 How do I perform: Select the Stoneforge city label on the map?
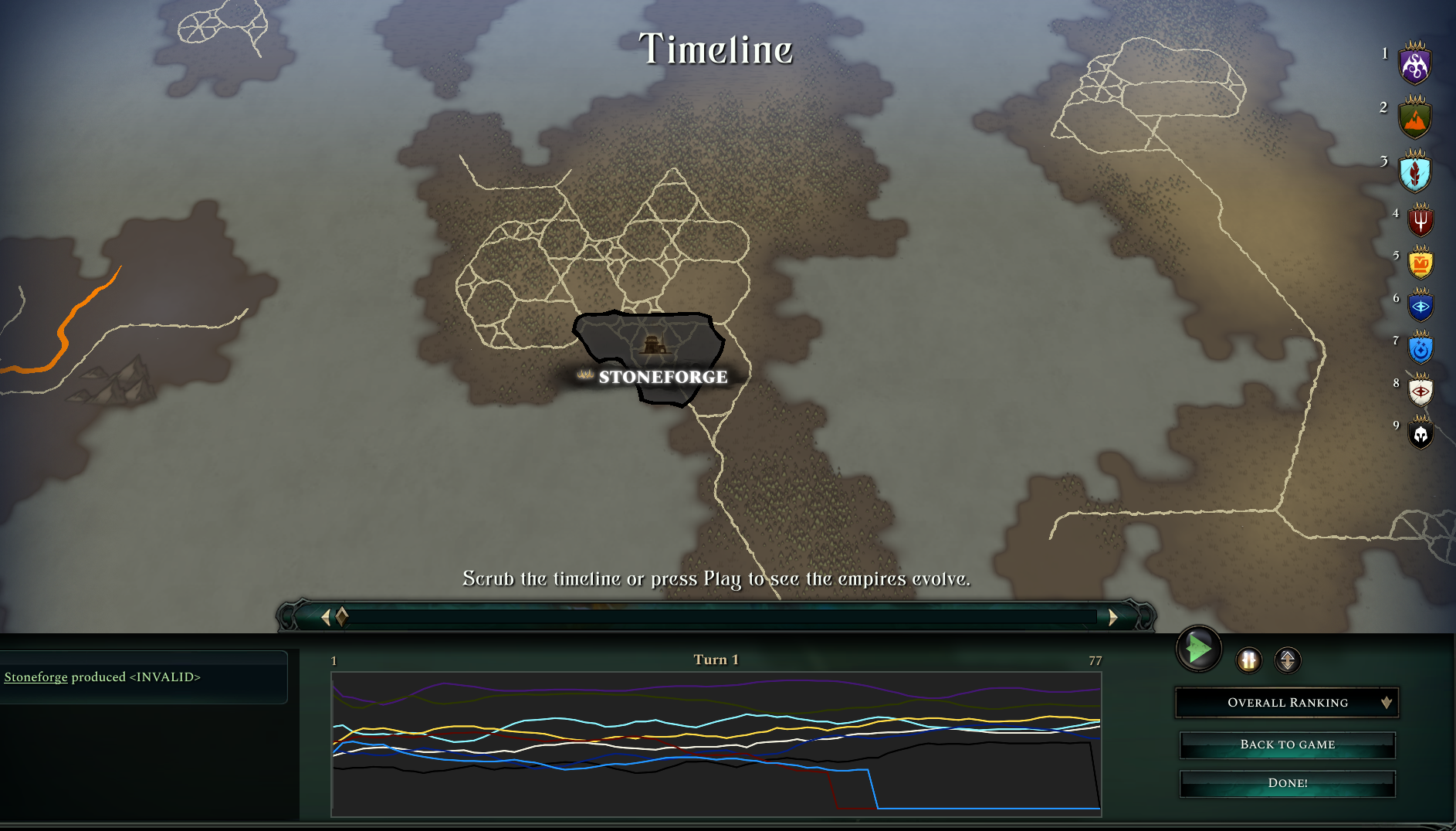[662, 378]
